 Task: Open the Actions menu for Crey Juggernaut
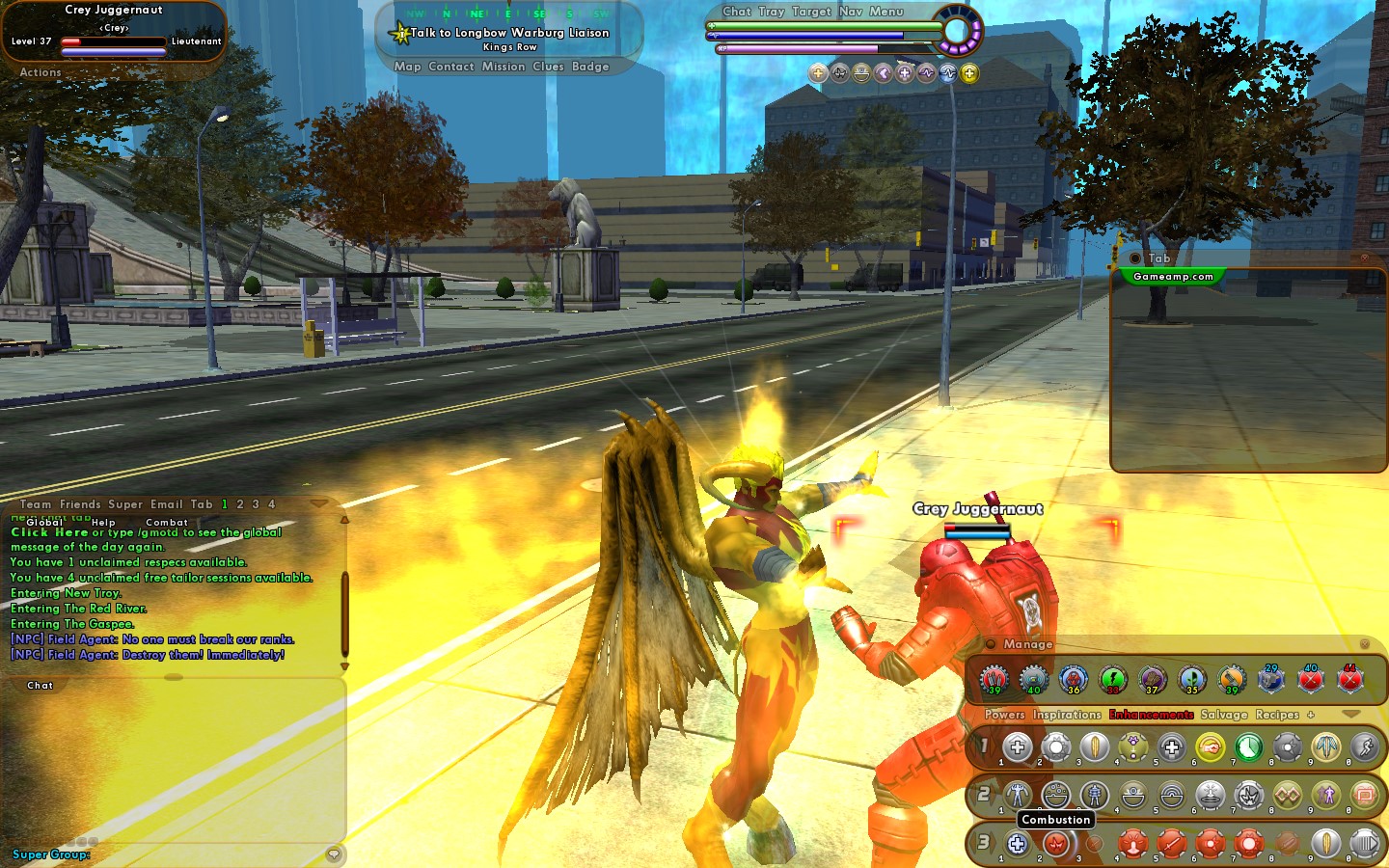(41, 72)
